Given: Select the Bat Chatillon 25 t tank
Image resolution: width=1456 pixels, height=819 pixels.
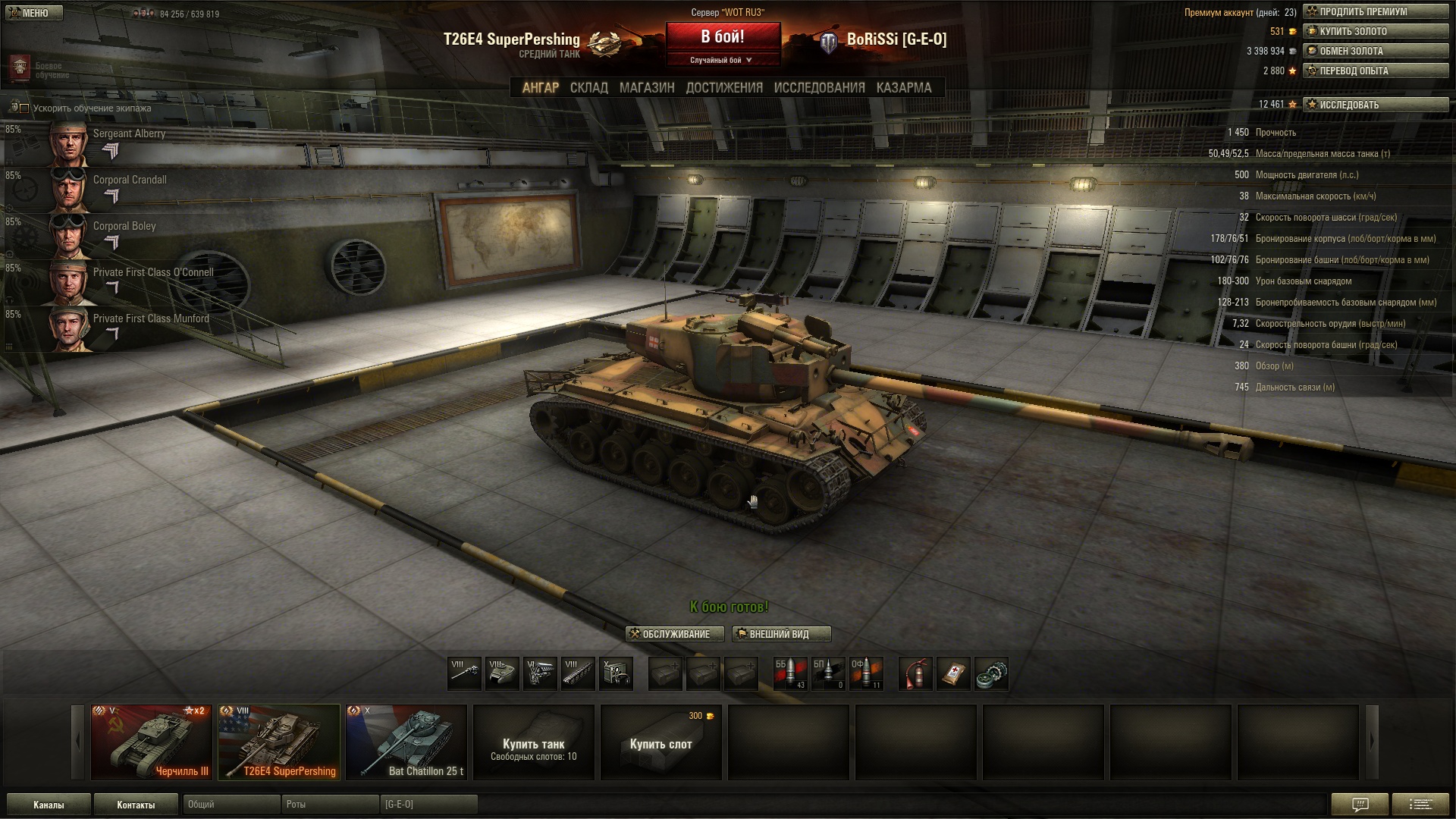Looking at the screenshot, I should click(406, 742).
